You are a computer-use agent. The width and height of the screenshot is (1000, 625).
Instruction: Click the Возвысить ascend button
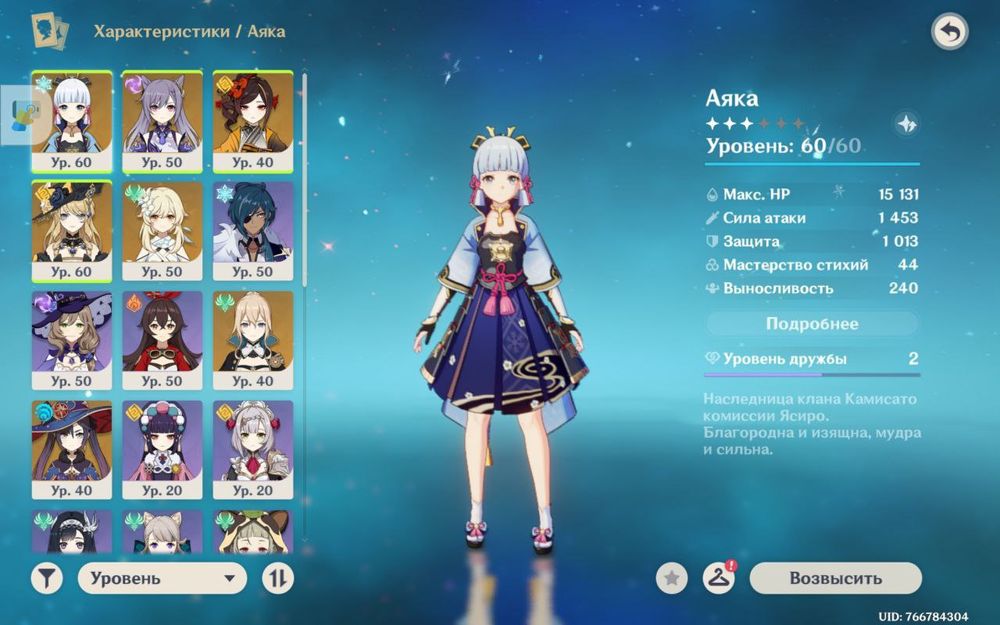pos(835,578)
